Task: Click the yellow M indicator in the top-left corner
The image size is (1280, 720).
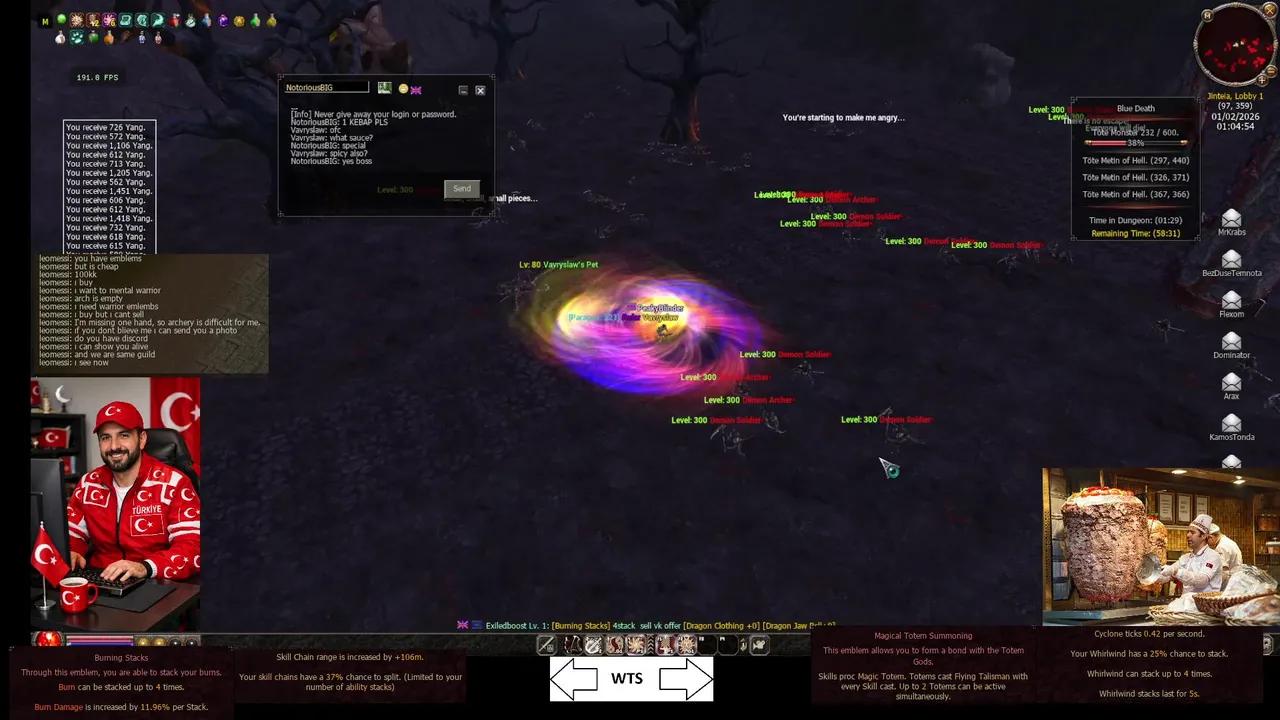Action: (x=45, y=21)
